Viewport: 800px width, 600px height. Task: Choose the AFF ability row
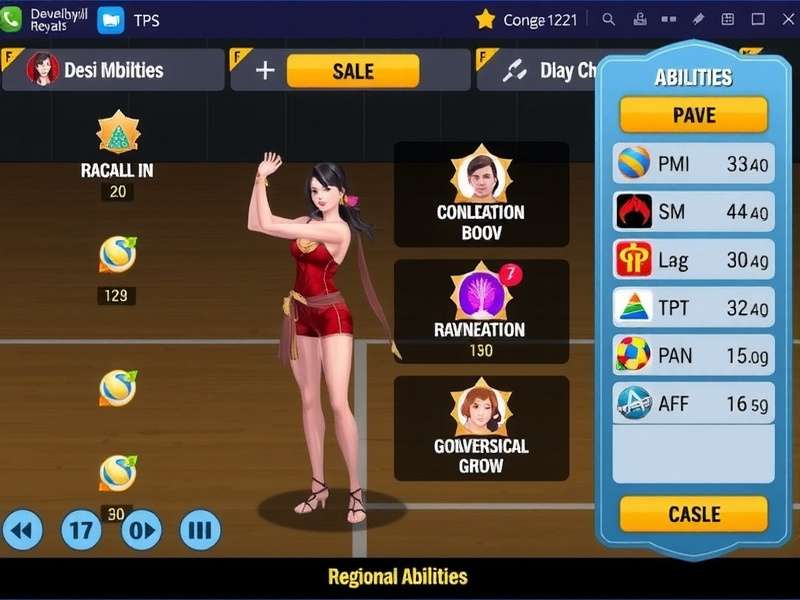point(693,403)
